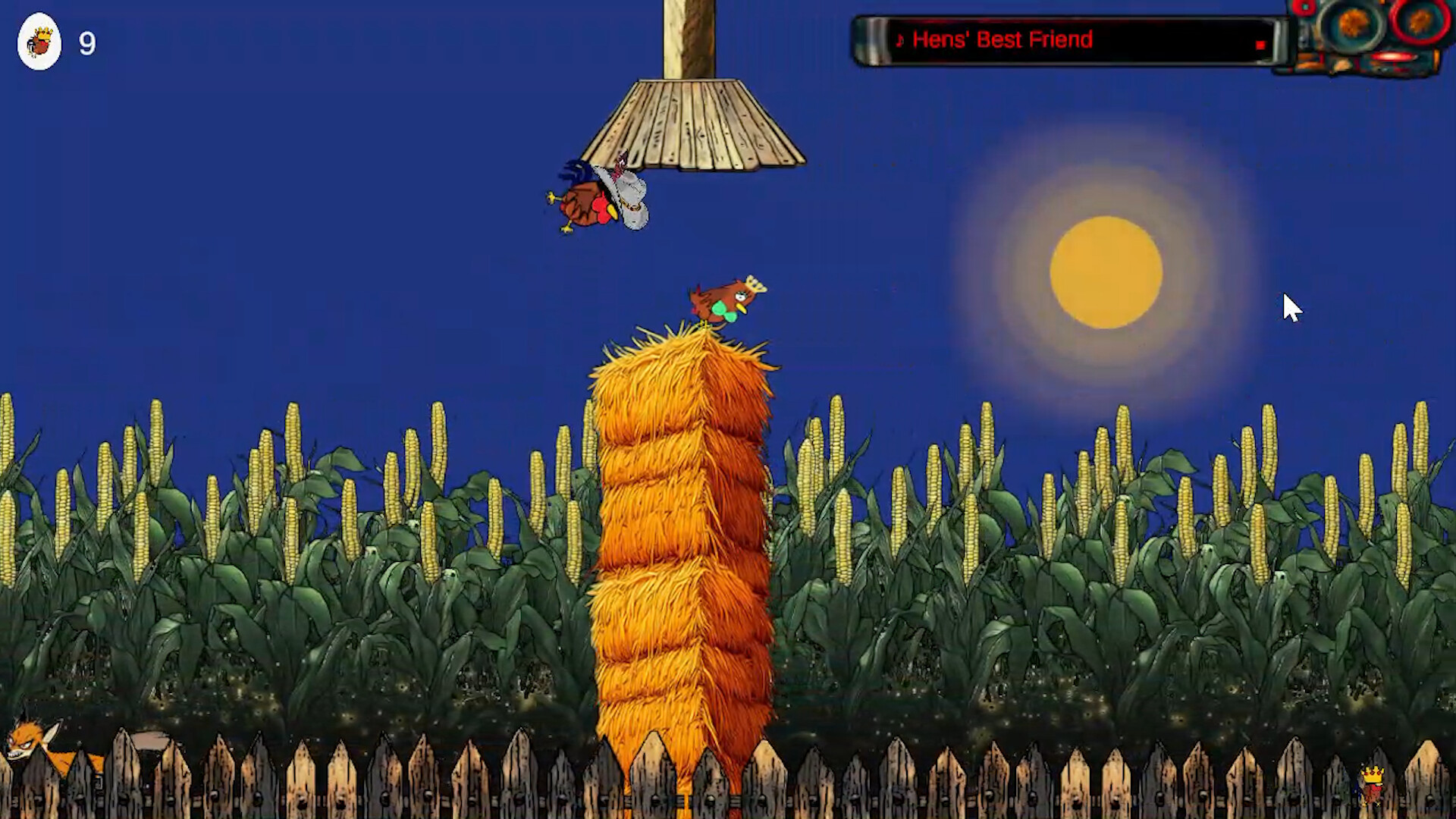
Task: Open the Hens' Best Friend track display
Action: (1001, 40)
